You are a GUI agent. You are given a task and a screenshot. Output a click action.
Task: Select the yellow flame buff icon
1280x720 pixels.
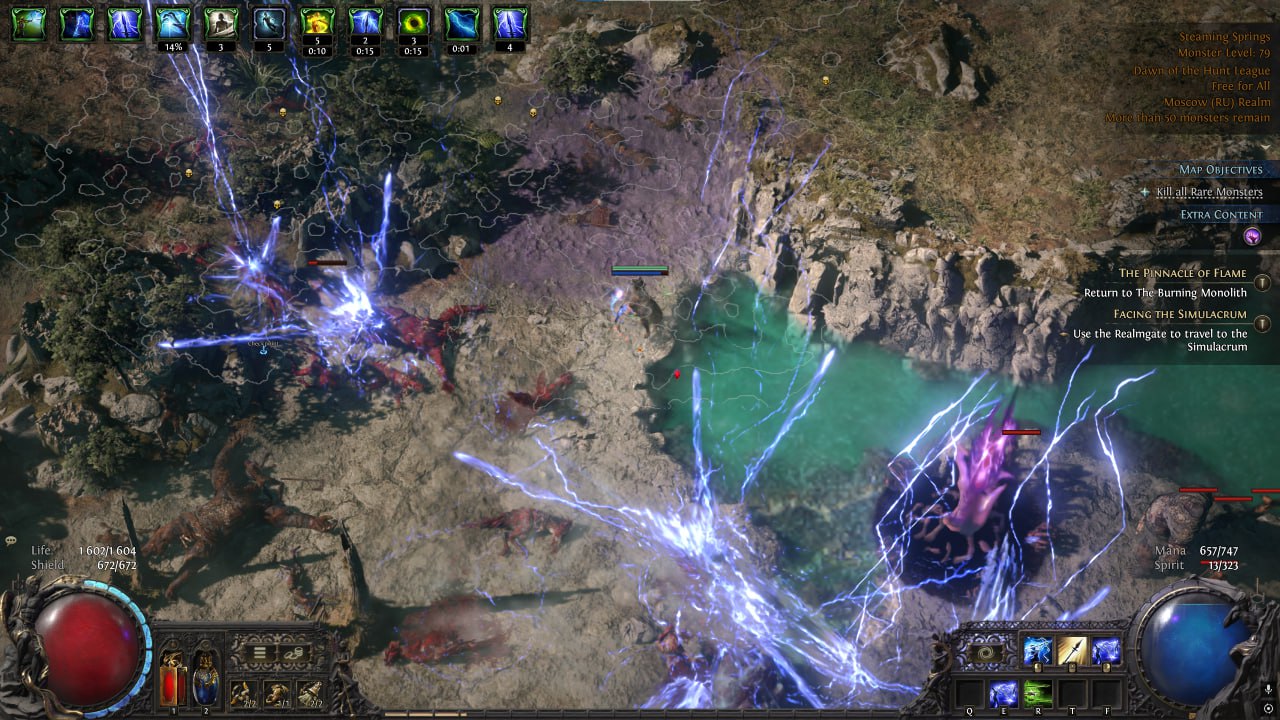(x=317, y=23)
